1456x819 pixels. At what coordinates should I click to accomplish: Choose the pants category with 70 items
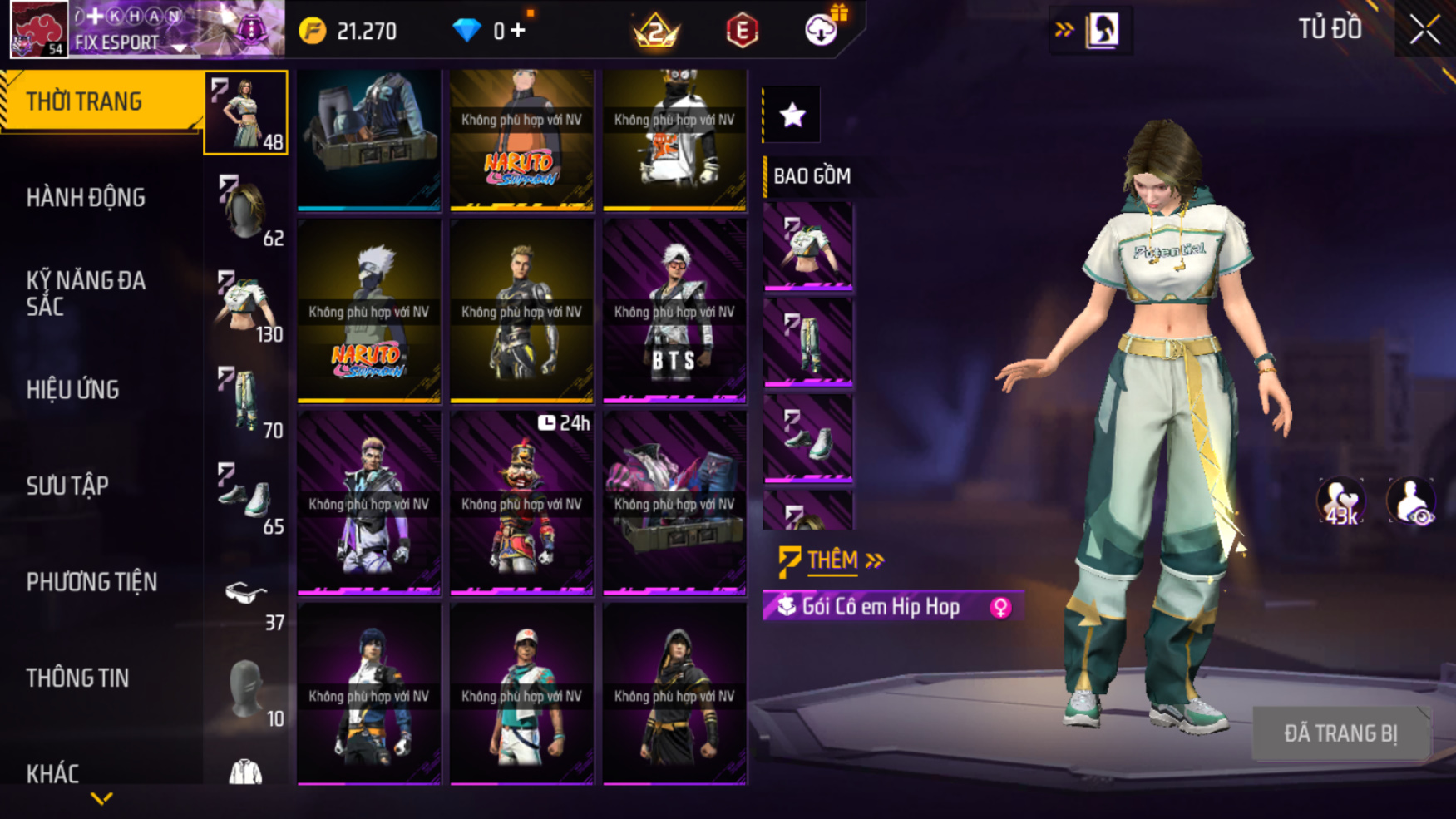[246, 402]
